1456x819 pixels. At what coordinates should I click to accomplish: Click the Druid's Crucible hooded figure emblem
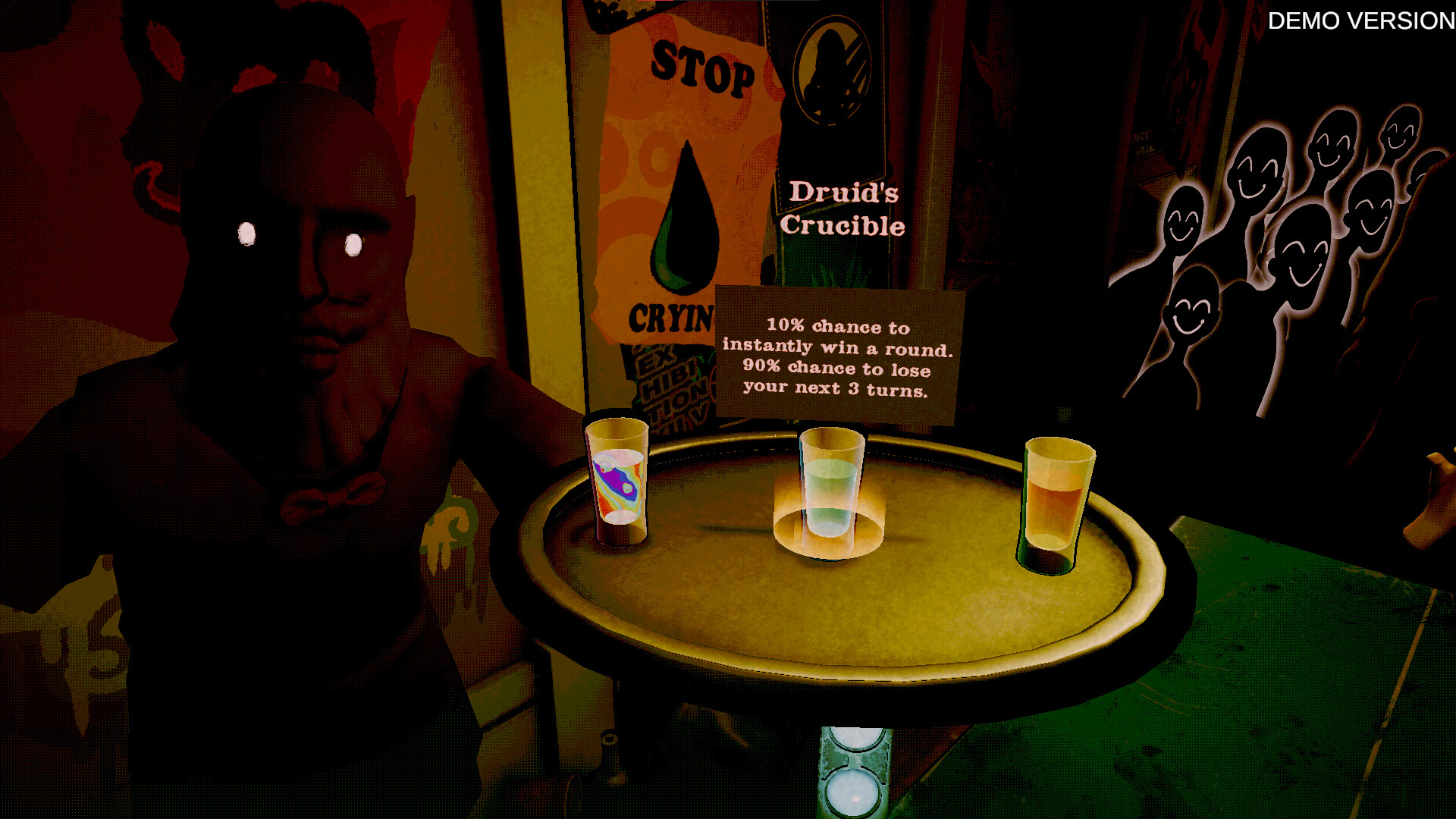pyautogui.click(x=832, y=72)
